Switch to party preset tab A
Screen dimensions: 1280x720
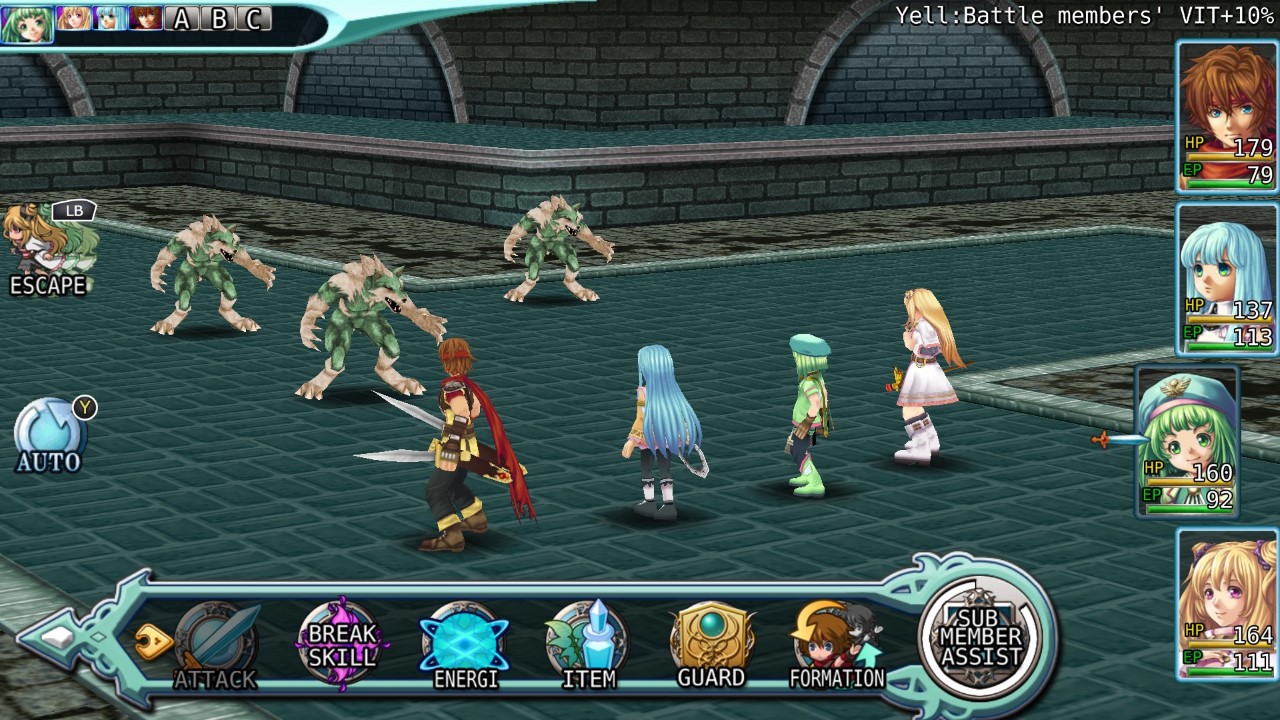181,18
